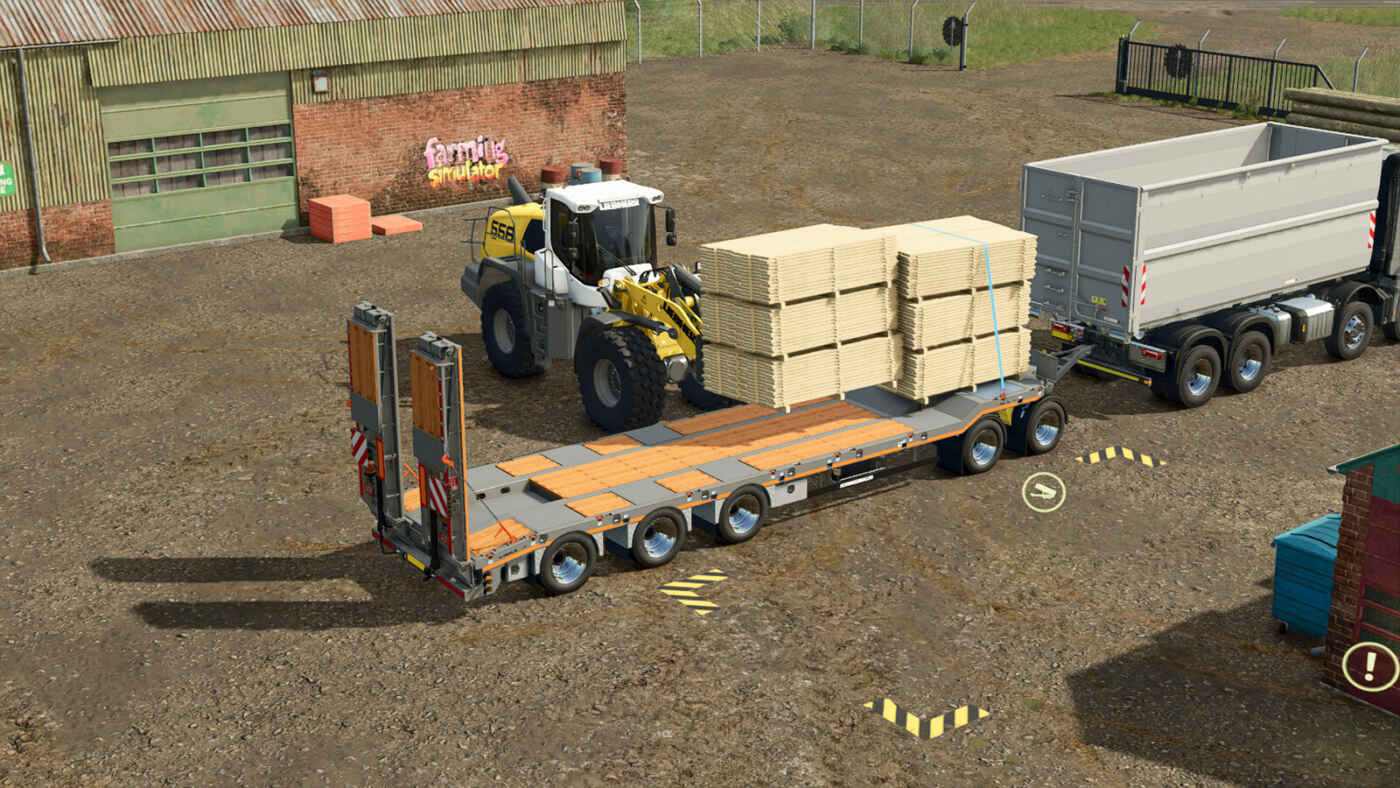The height and width of the screenshot is (788, 1400).
Task: Open the exclamation mark marker icon
Action: (x=1369, y=667)
